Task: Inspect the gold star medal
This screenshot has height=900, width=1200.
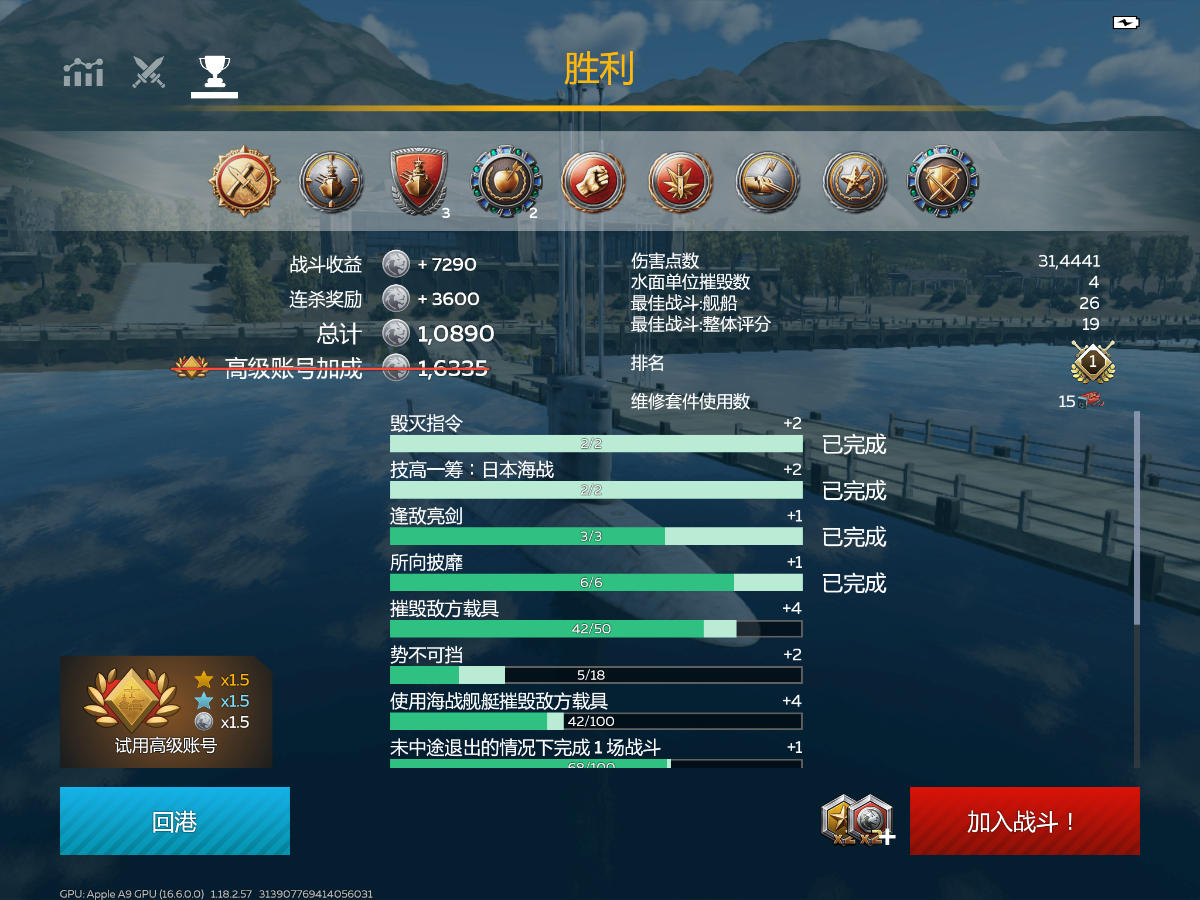Action: click(855, 181)
